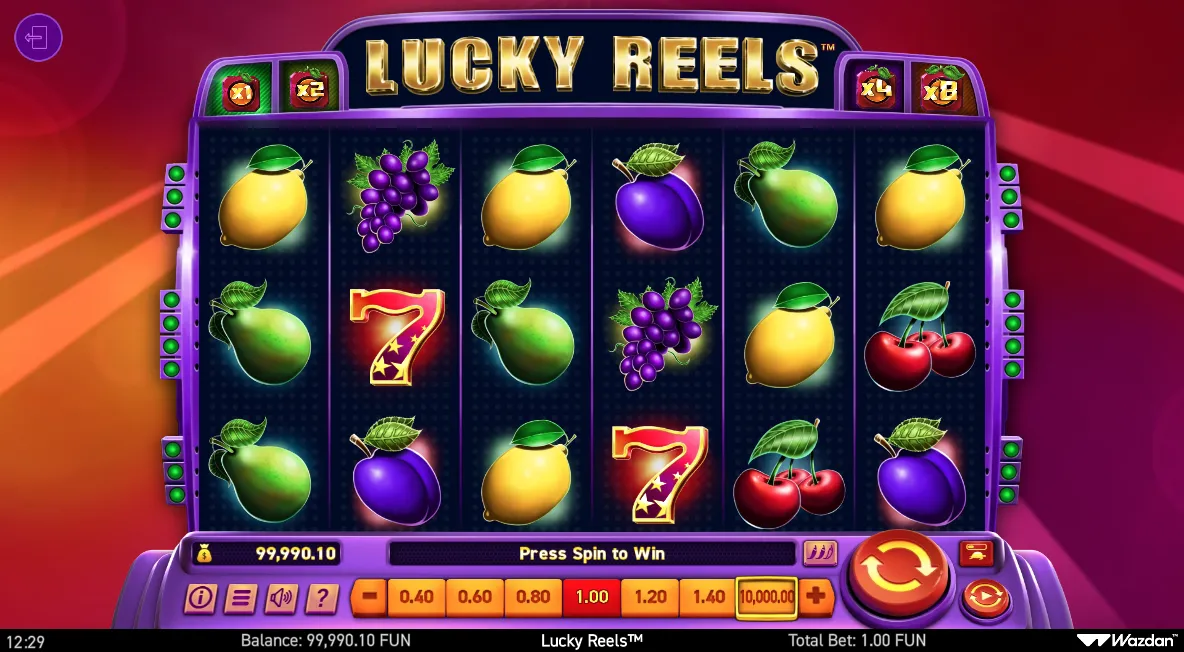Pick the 1.20 bet value
1184x652 pixels.
[x=650, y=597]
